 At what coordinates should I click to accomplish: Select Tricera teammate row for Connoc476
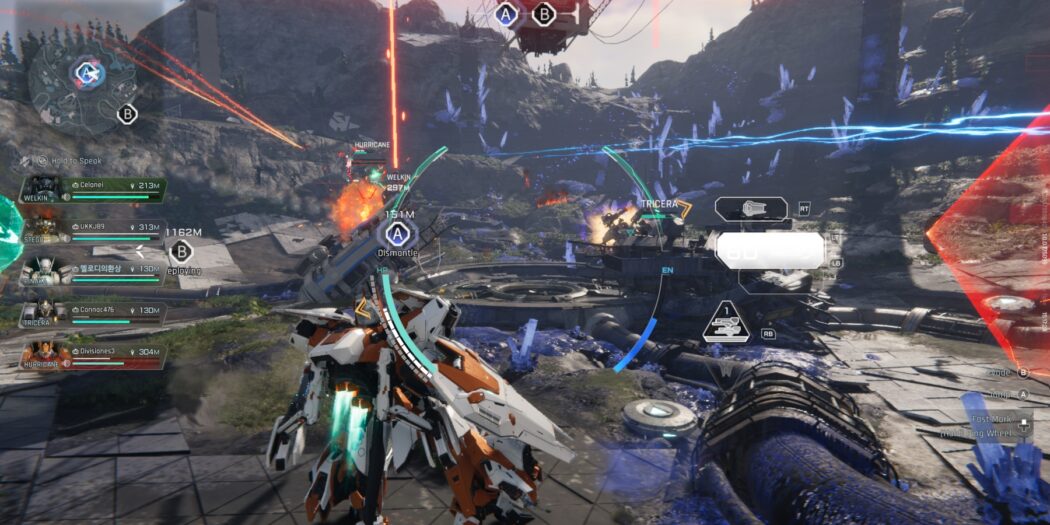[x=94, y=314]
